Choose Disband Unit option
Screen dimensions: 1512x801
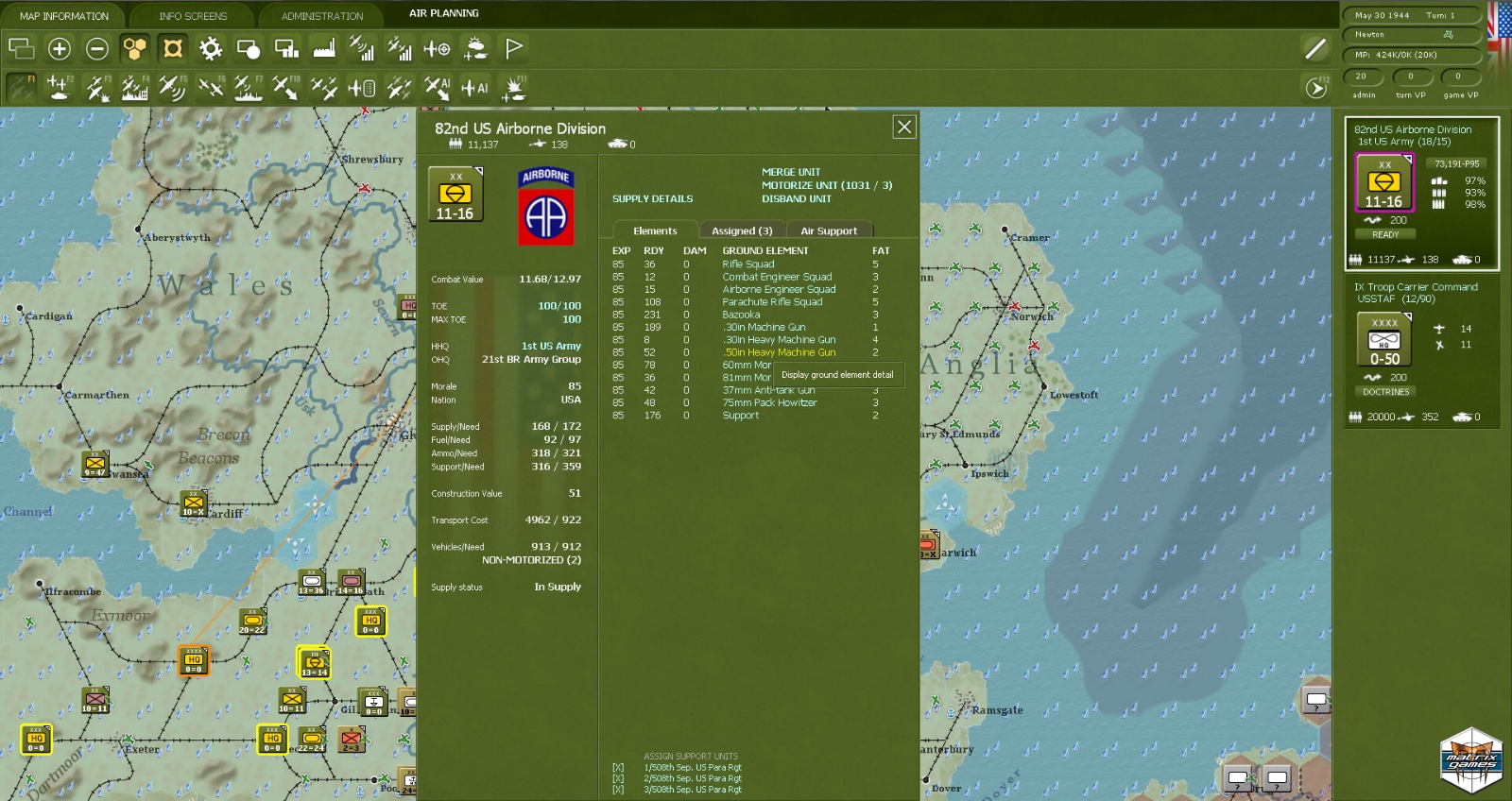[x=797, y=199]
